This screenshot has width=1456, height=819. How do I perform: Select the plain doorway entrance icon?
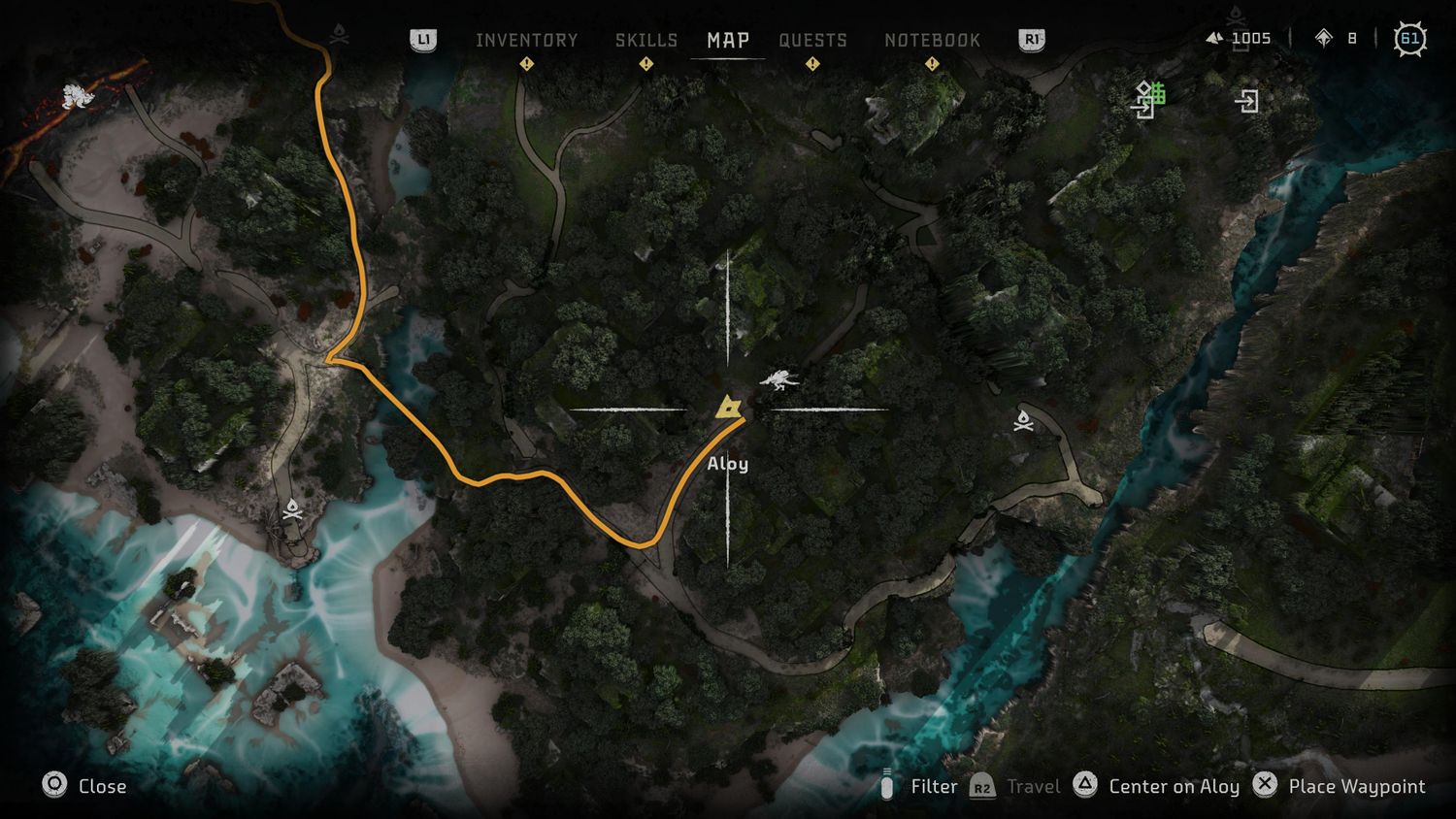coord(1246,101)
